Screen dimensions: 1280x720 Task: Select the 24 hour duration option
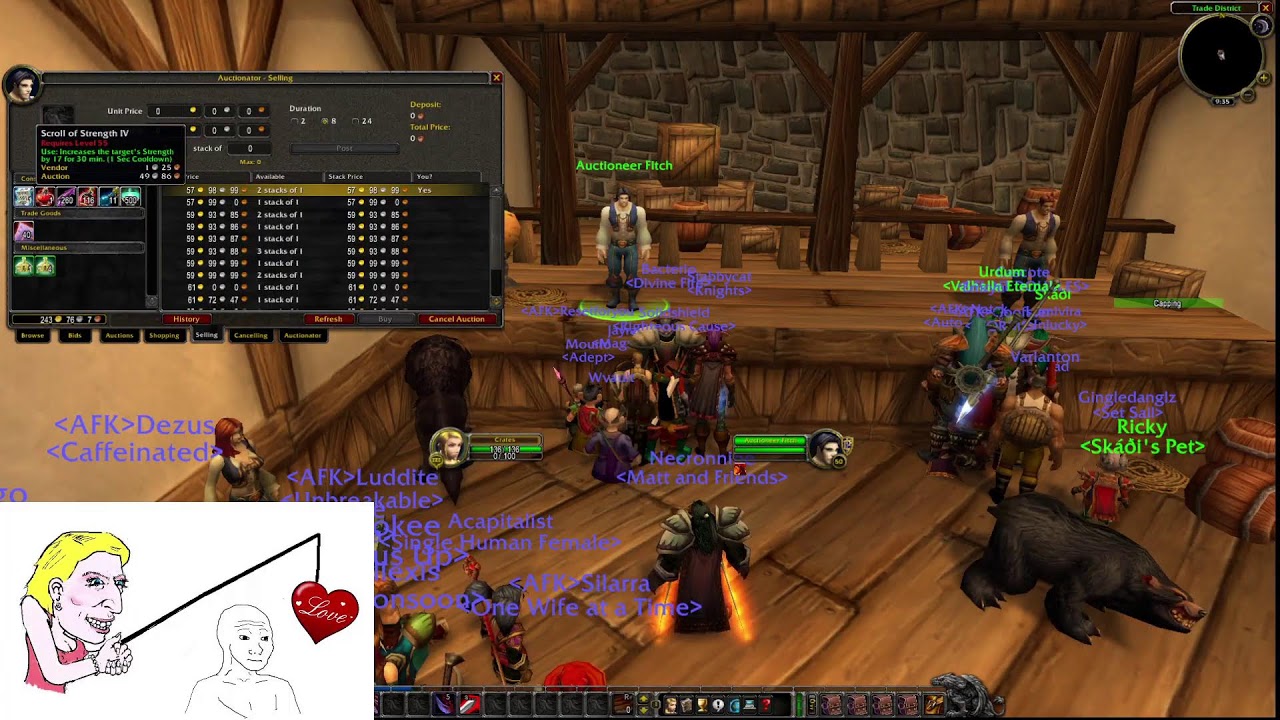[355, 121]
